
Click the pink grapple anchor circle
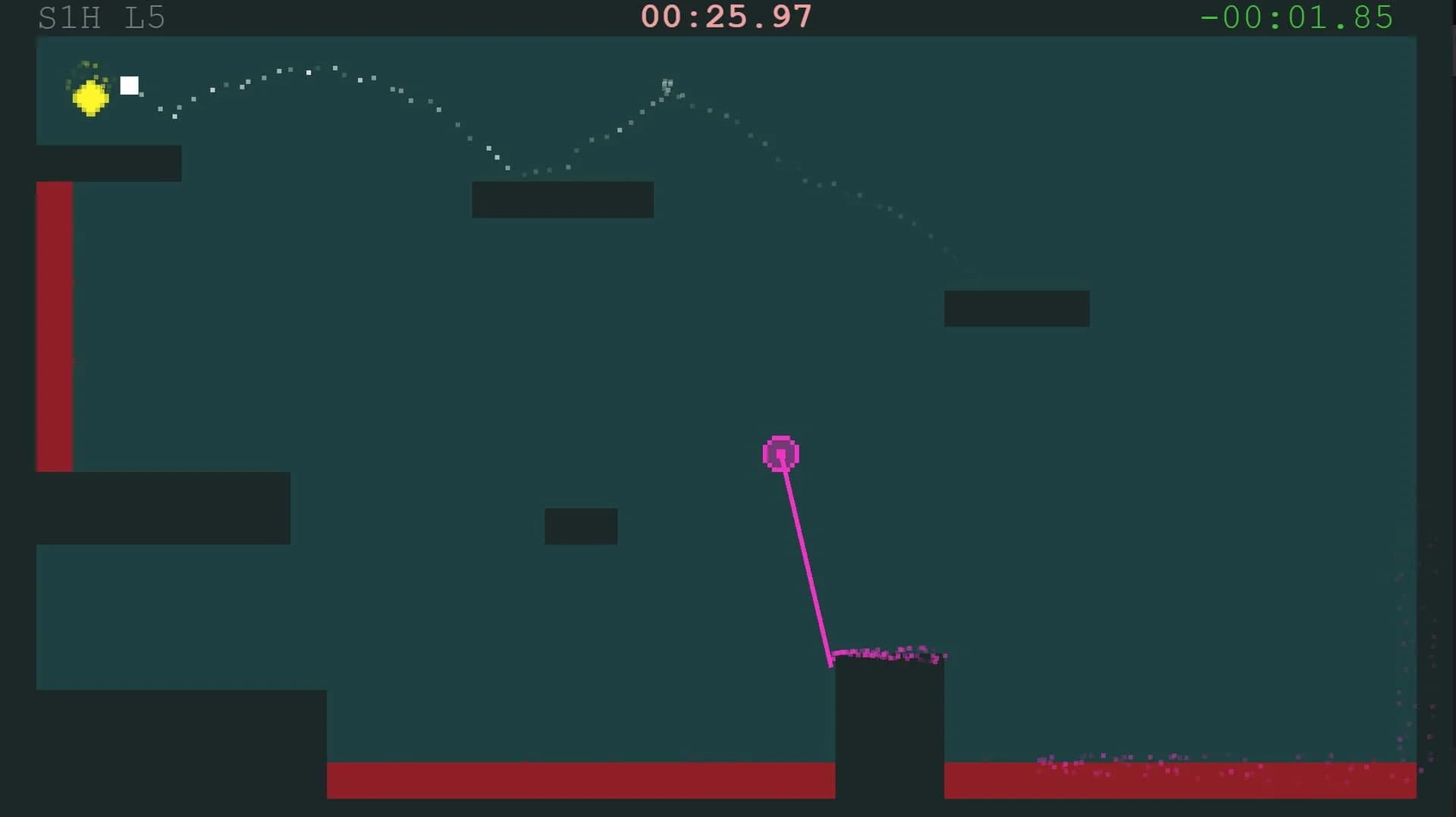781,453
